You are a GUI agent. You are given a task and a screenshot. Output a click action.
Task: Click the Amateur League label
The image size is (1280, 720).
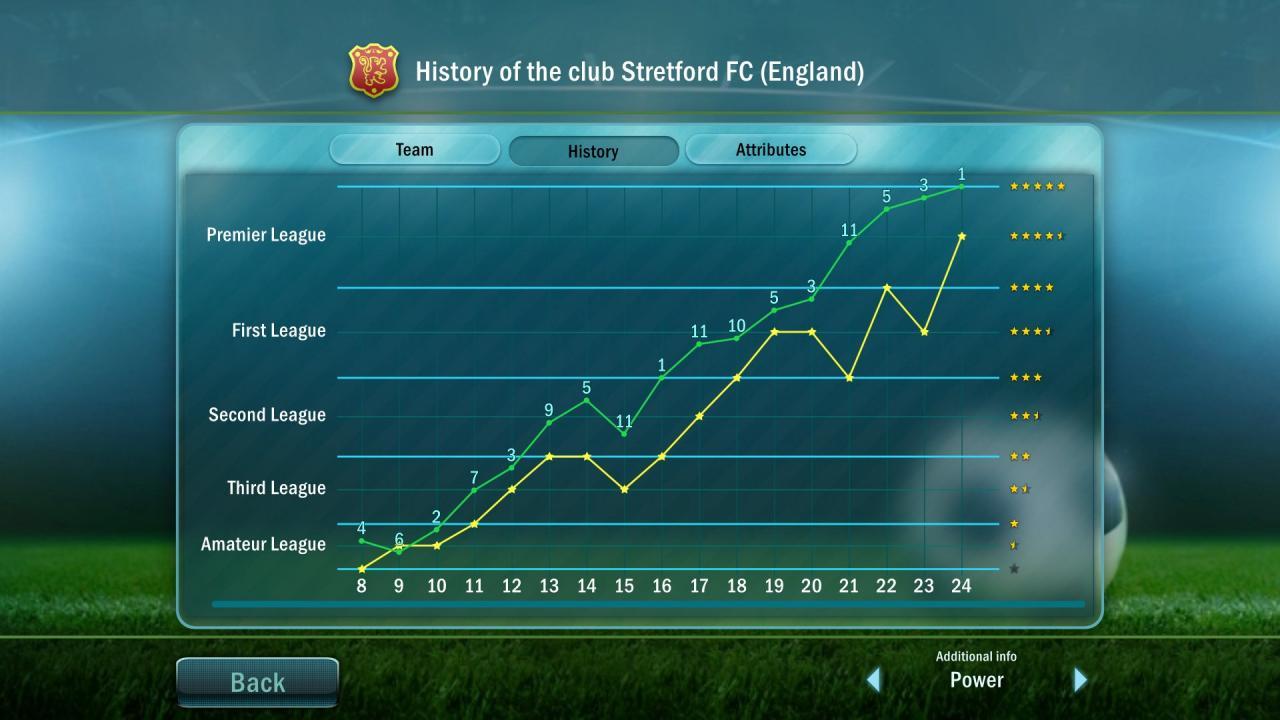click(x=264, y=545)
